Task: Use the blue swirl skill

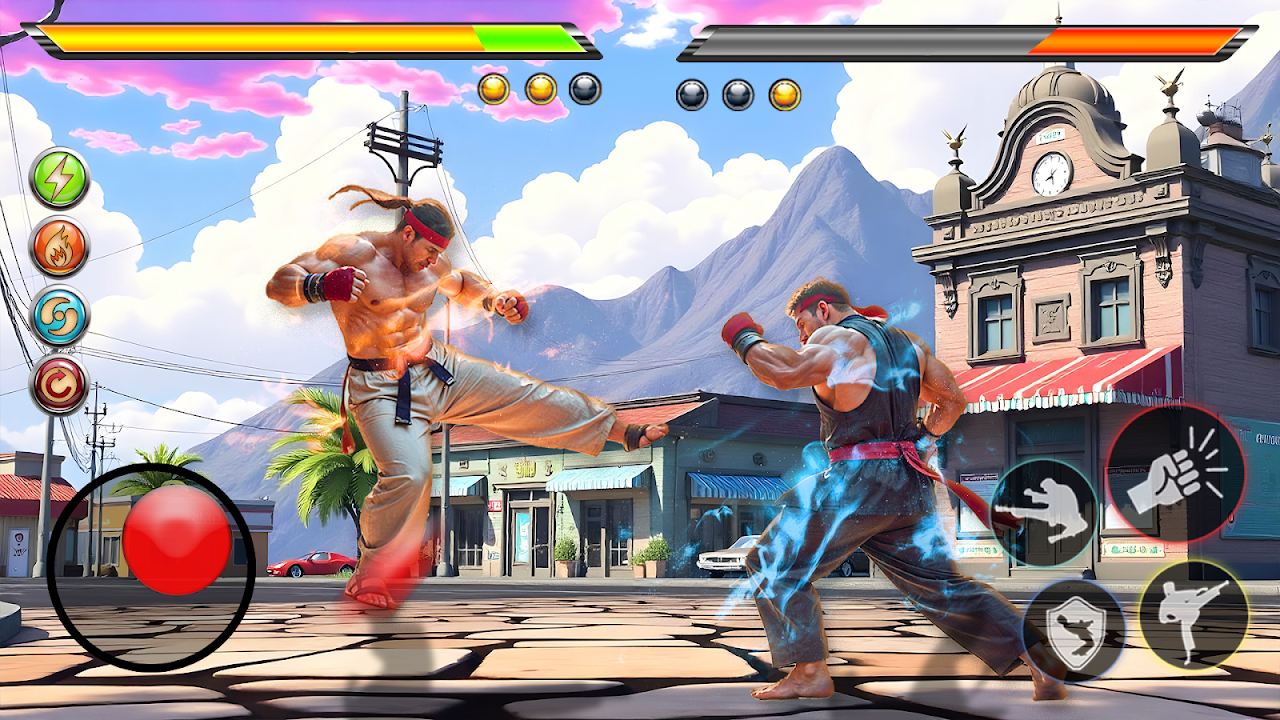Action: point(59,316)
